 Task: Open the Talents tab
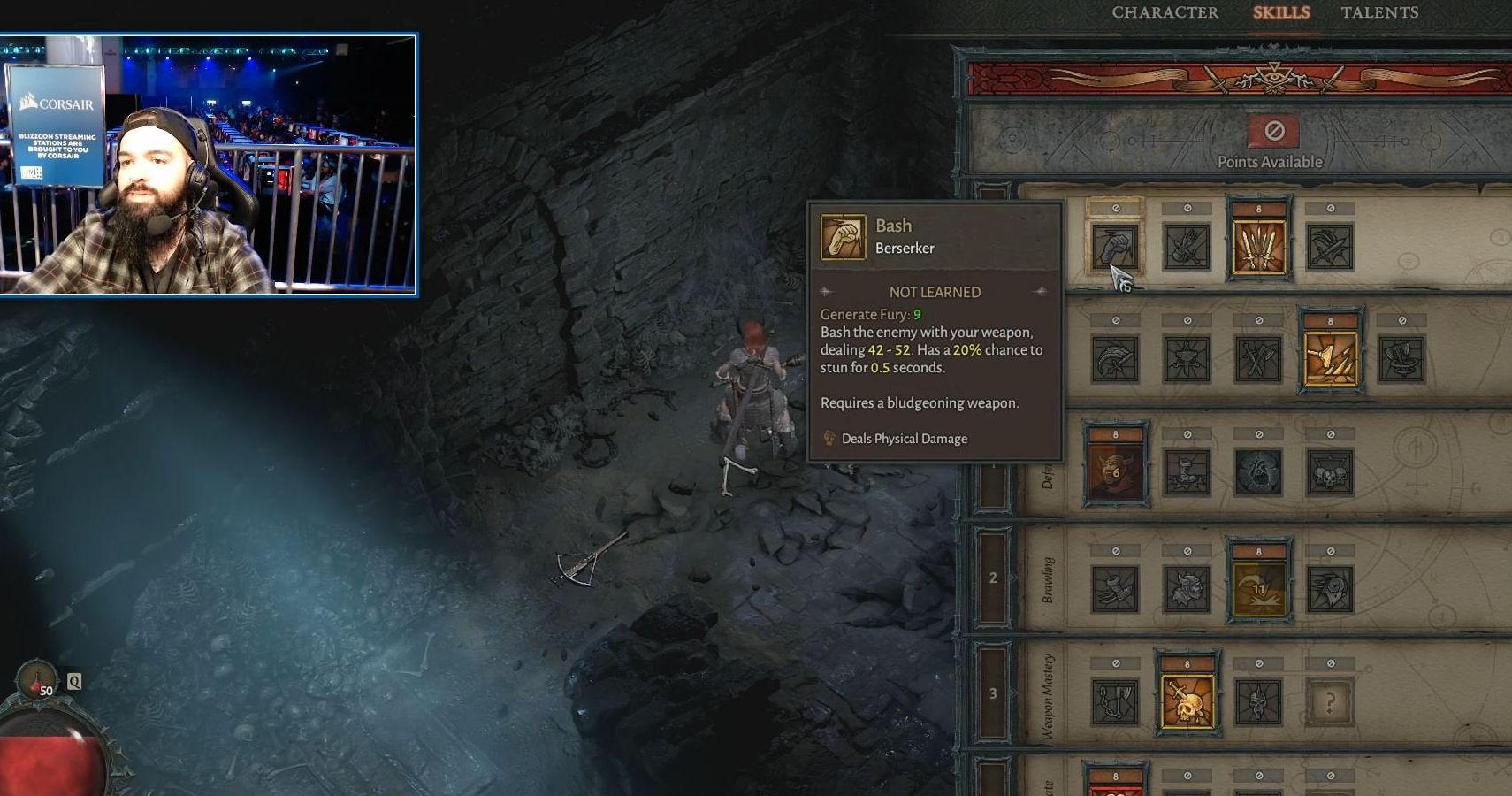pyautogui.click(x=1379, y=12)
